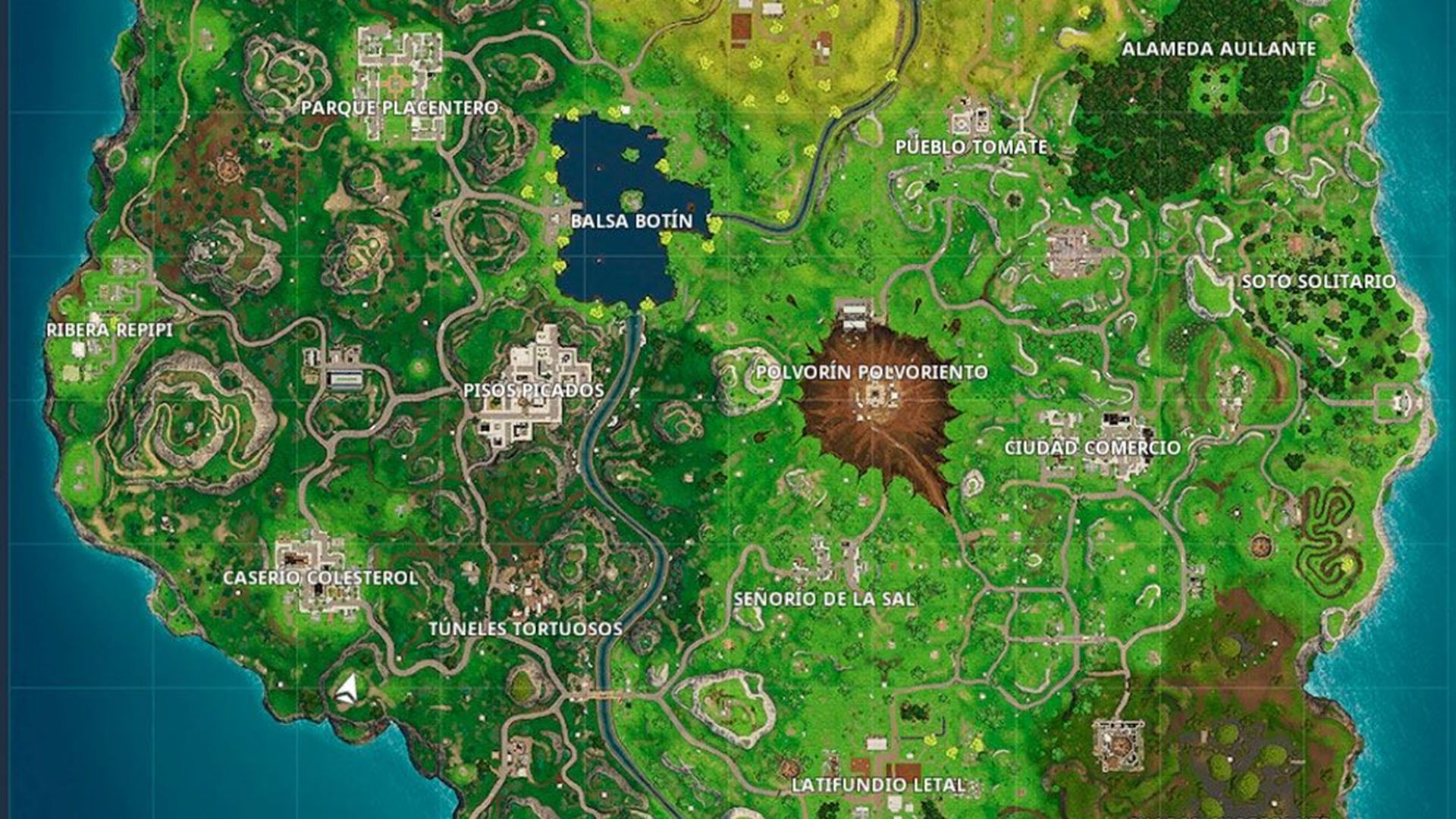Screen dimensions: 1456x819
Task: Click the Polvorín Polvoriento crater label
Action: (871, 372)
